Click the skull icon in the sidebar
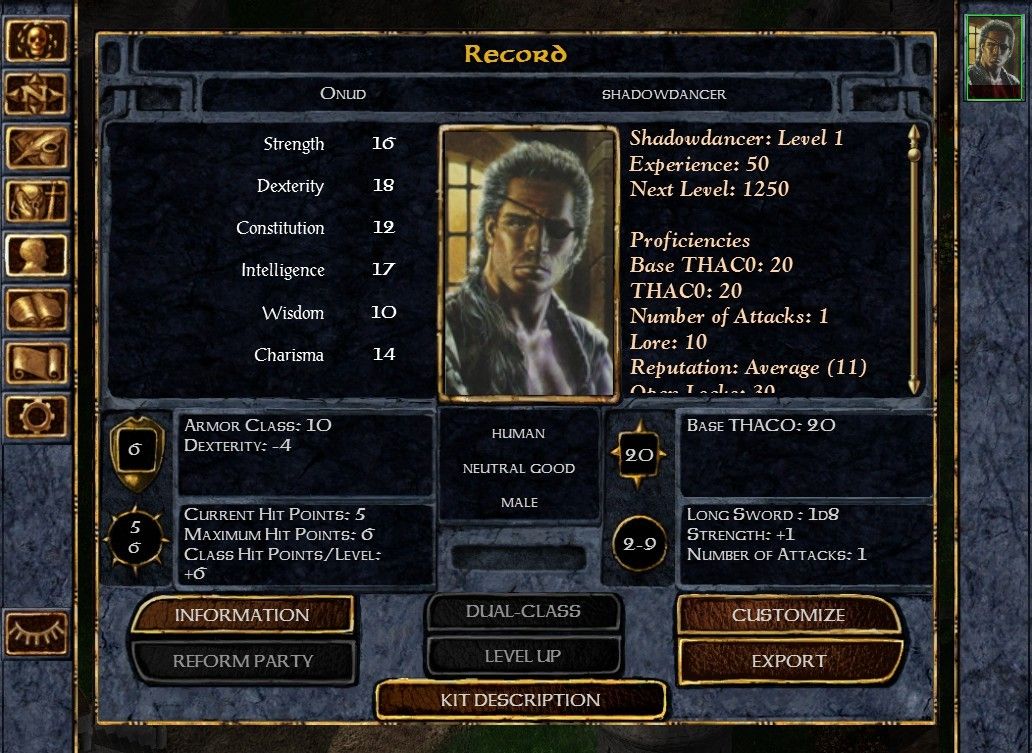Viewport: 1032px width, 753px height. (37, 41)
